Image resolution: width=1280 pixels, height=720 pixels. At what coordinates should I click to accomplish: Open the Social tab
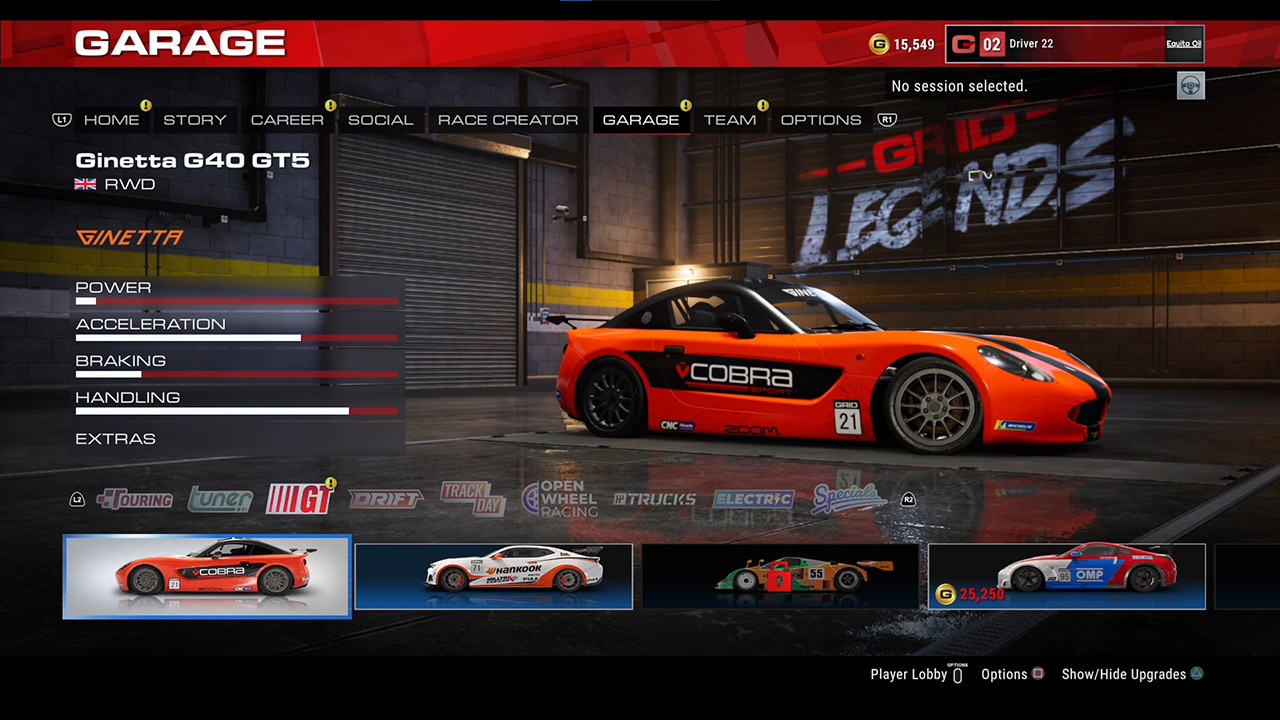(x=380, y=120)
